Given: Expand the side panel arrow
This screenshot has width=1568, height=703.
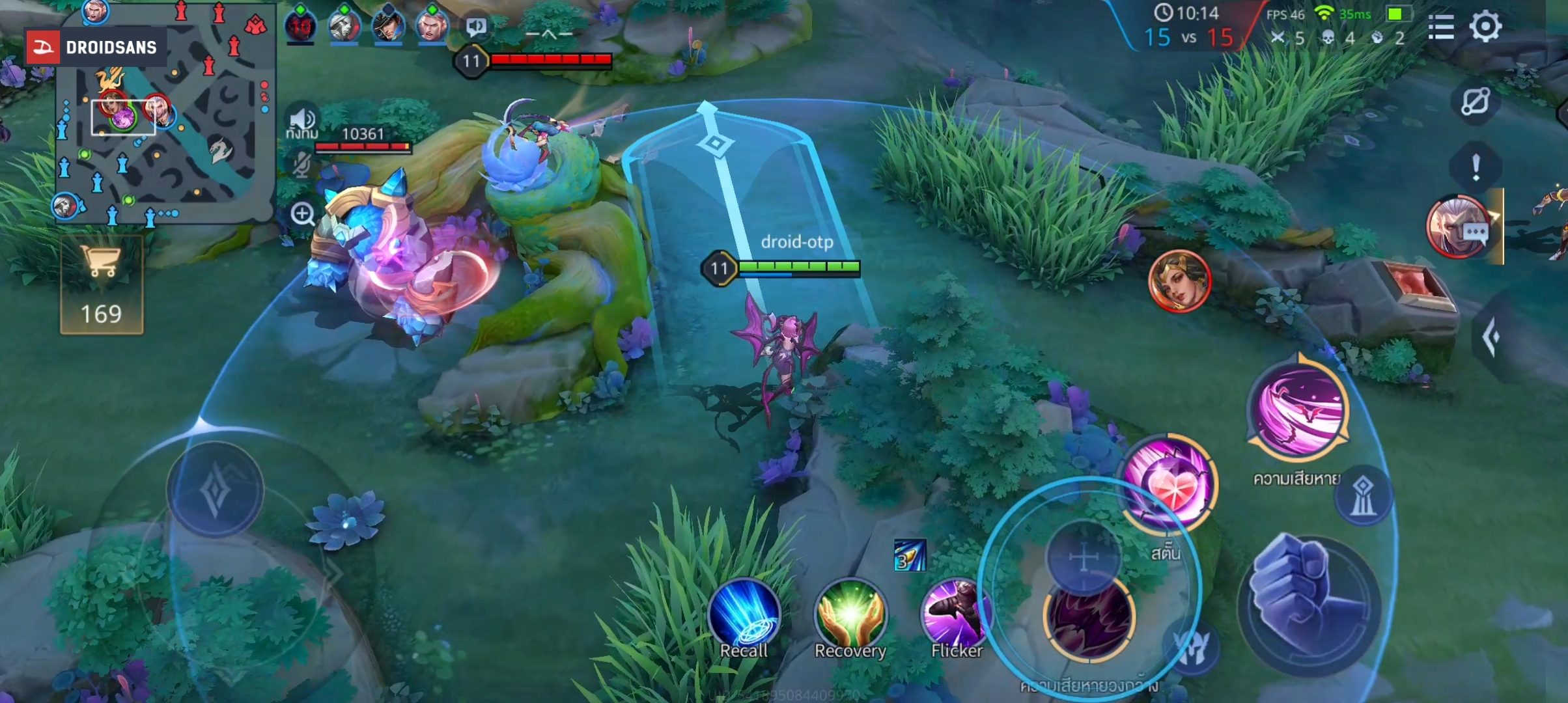Looking at the screenshot, I should [x=1491, y=337].
